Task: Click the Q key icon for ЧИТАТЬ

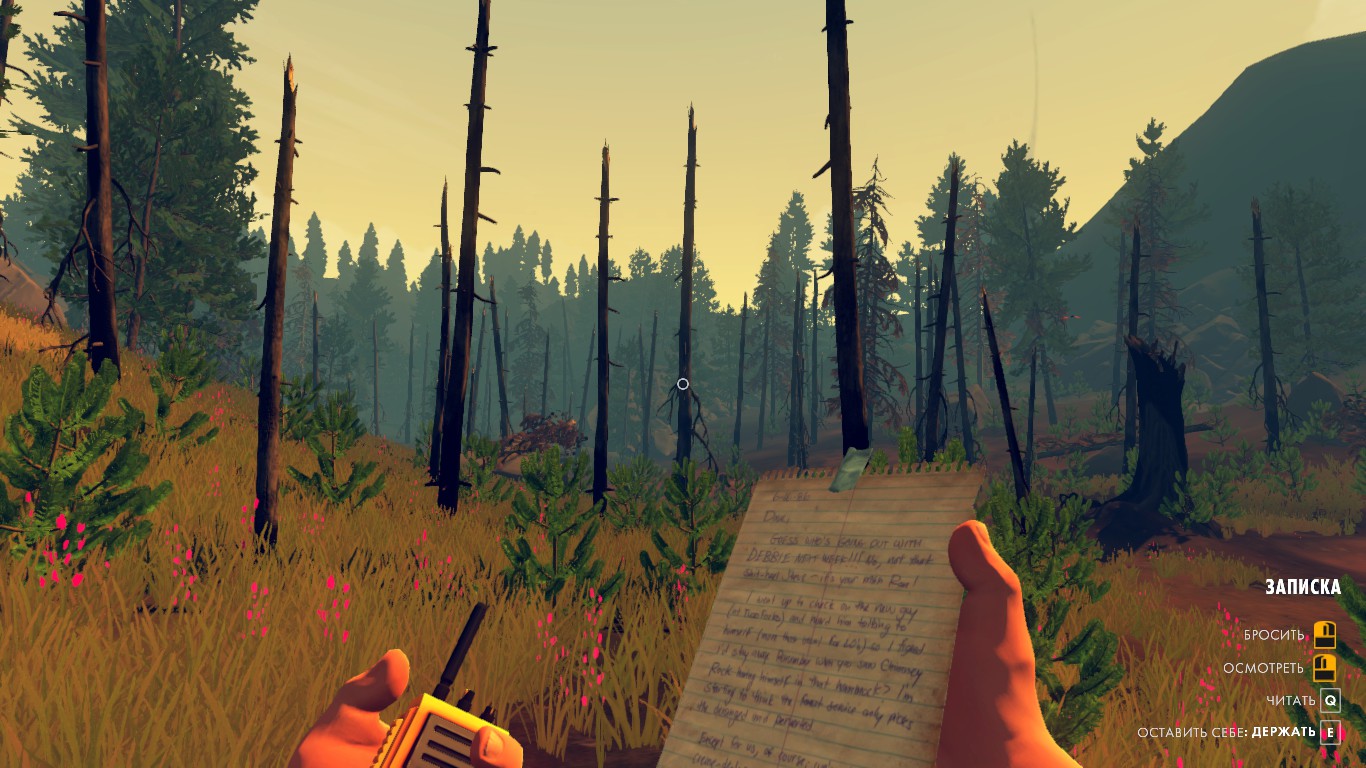Action: tap(1329, 700)
